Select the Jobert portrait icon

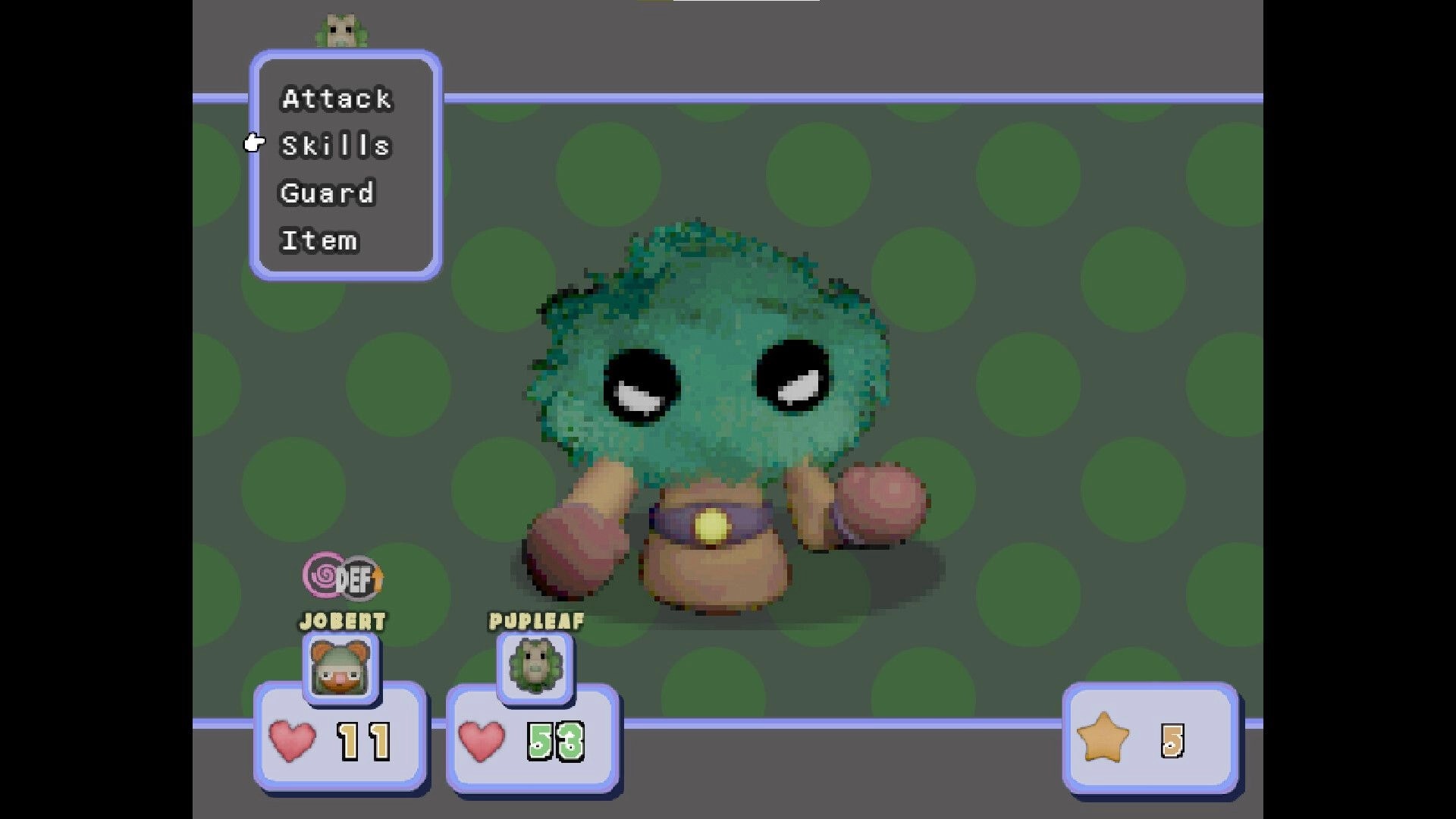(342, 667)
